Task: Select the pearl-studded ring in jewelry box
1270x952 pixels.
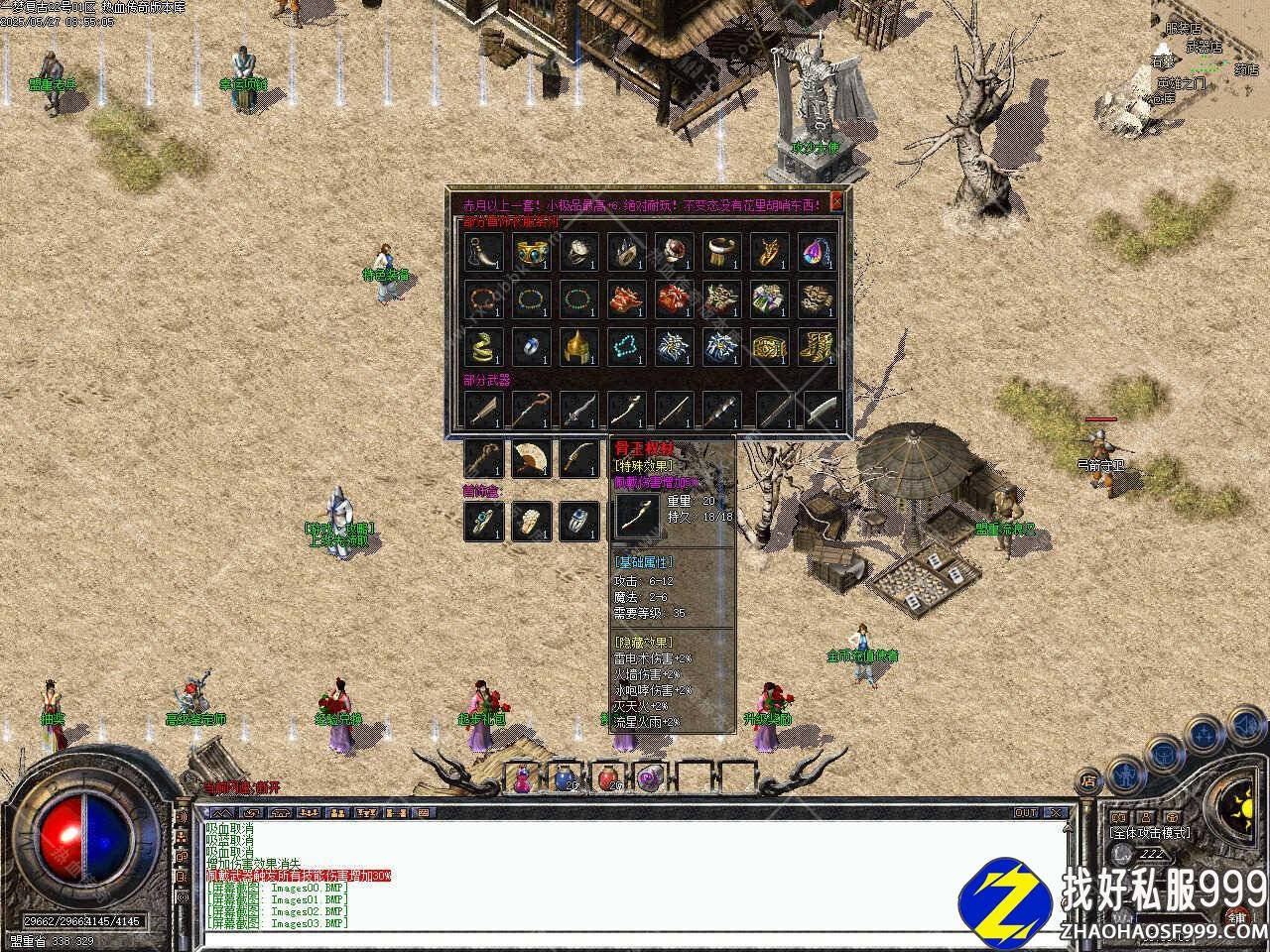Action: (x=531, y=521)
